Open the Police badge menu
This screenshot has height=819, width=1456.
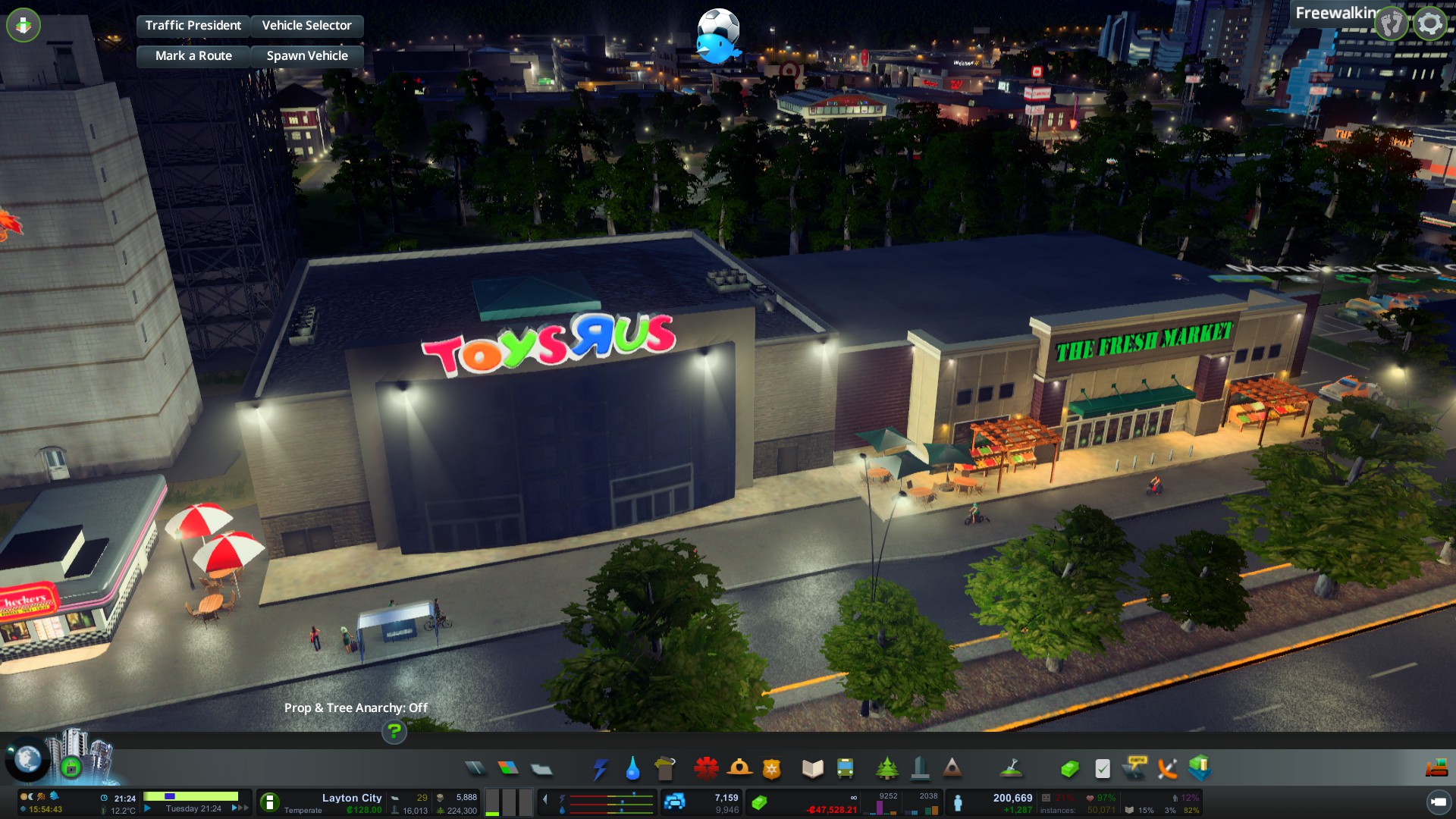tap(772, 769)
